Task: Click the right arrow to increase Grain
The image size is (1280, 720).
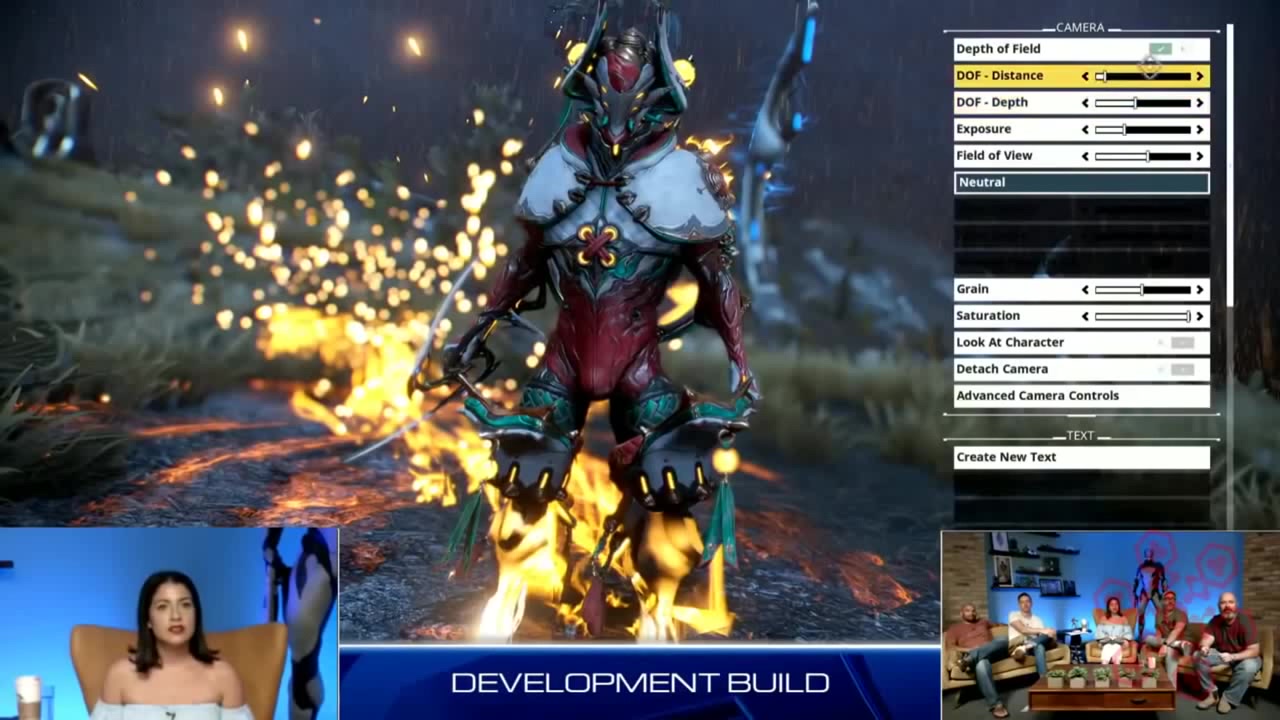Action: coord(1198,289)
